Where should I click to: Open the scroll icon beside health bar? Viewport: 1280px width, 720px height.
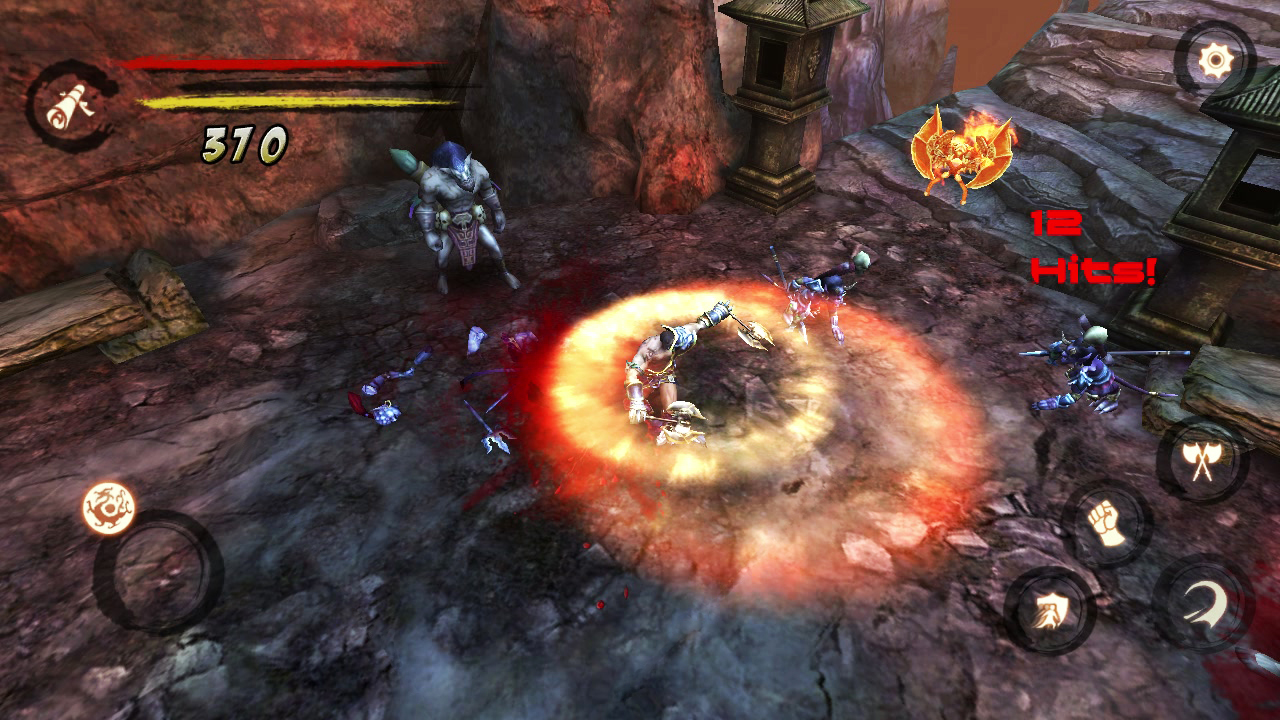[71, 105]
